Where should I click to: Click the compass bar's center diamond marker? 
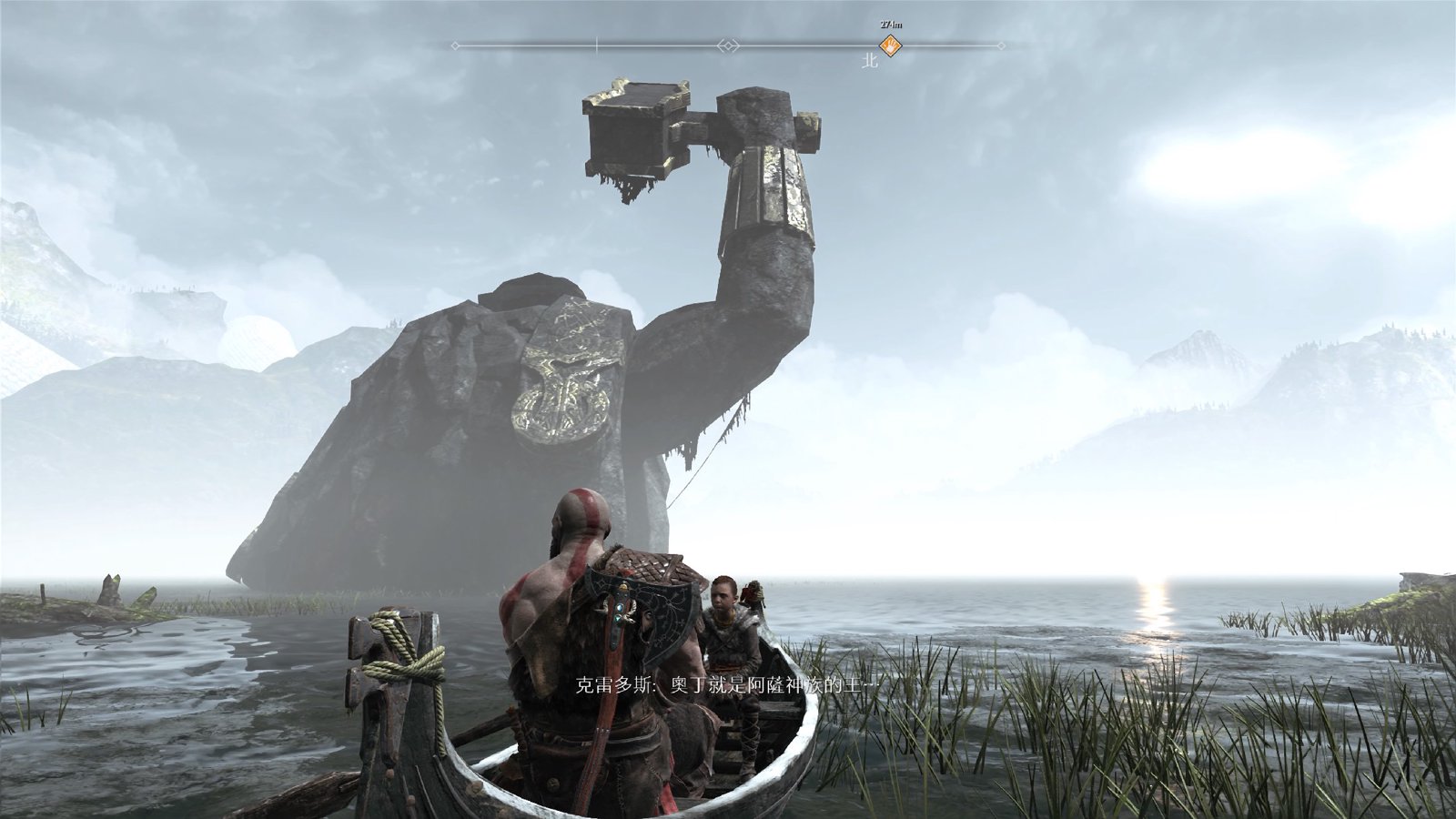(728, 45)
